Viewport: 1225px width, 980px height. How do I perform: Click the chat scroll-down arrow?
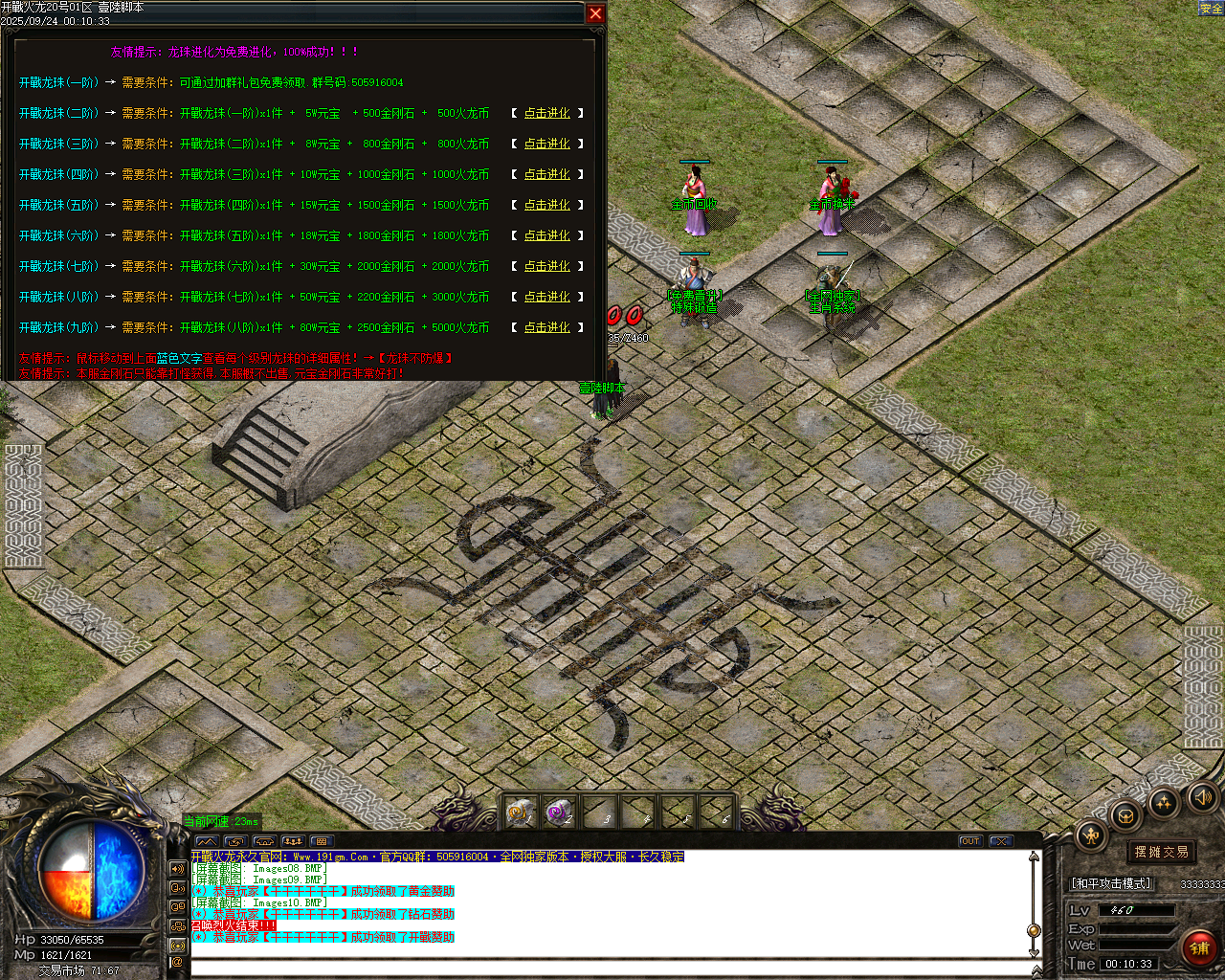(1034, 952)
